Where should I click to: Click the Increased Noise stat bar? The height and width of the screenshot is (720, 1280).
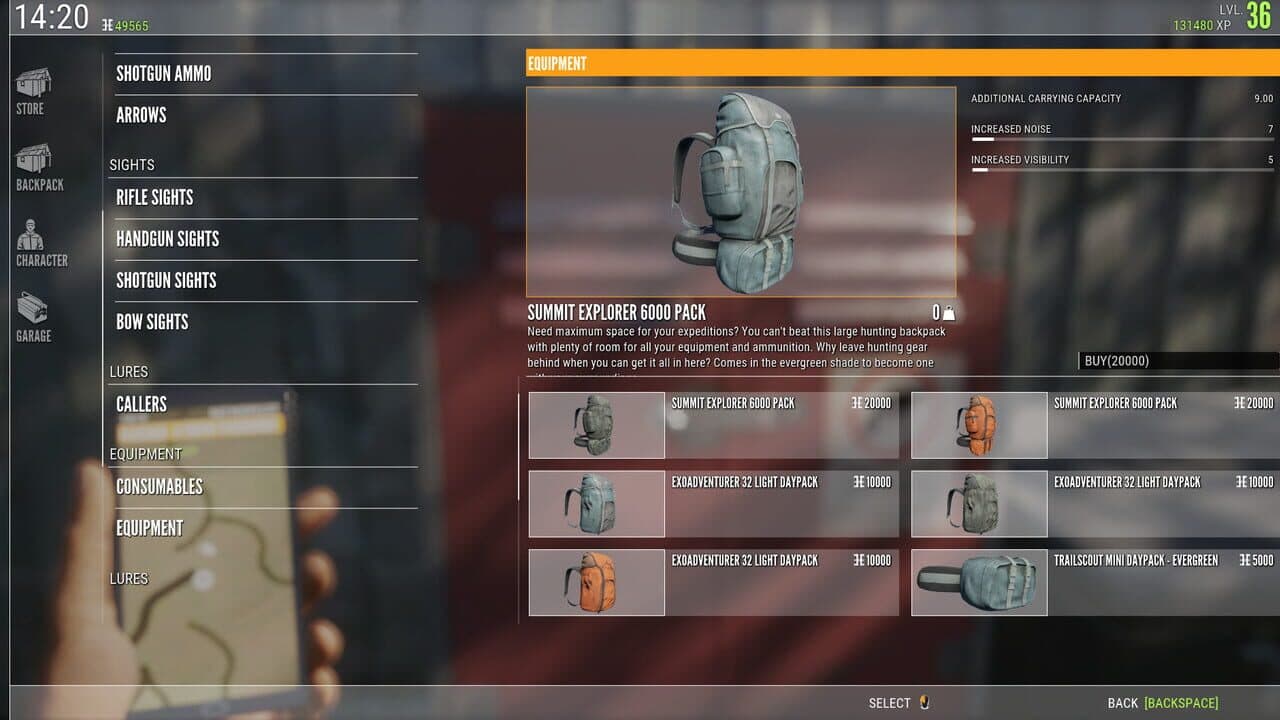click(x=1120, y=136)
